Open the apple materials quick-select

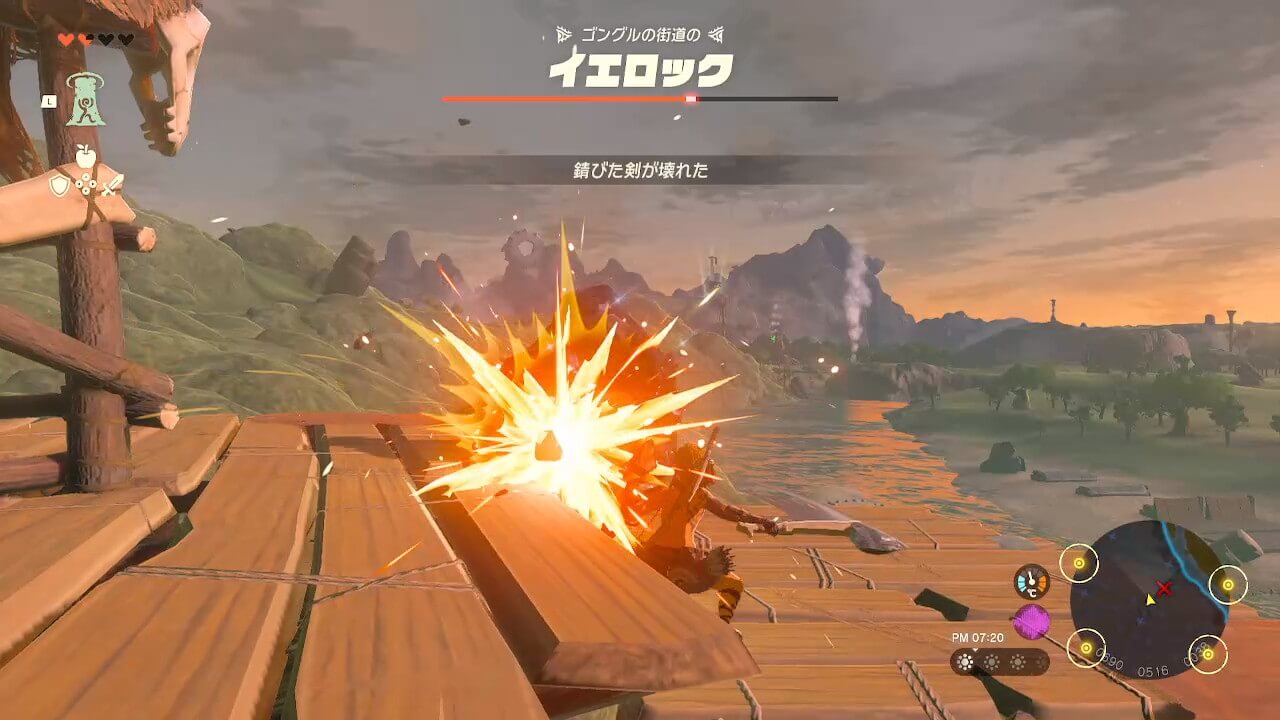click(x=86, y=156)
